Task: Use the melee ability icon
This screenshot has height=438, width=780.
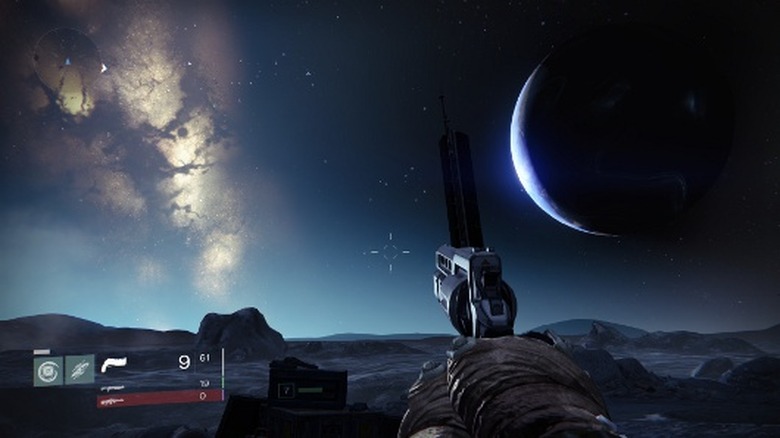Action: click(x=80, y=370)
